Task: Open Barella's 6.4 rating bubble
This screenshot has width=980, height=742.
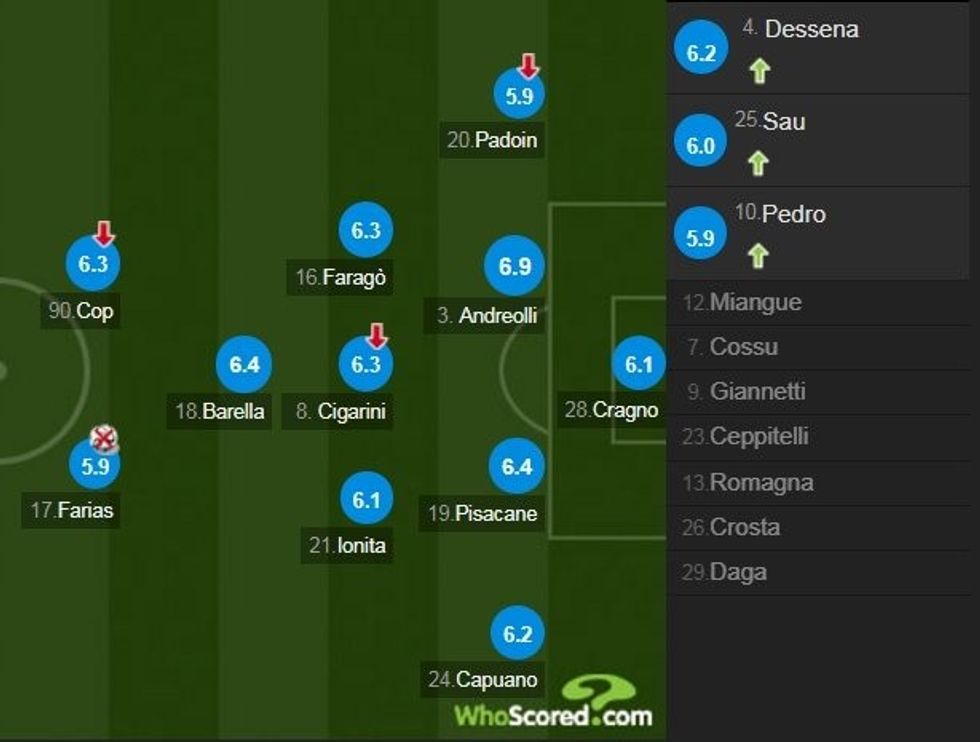Action: pos(244,365)
